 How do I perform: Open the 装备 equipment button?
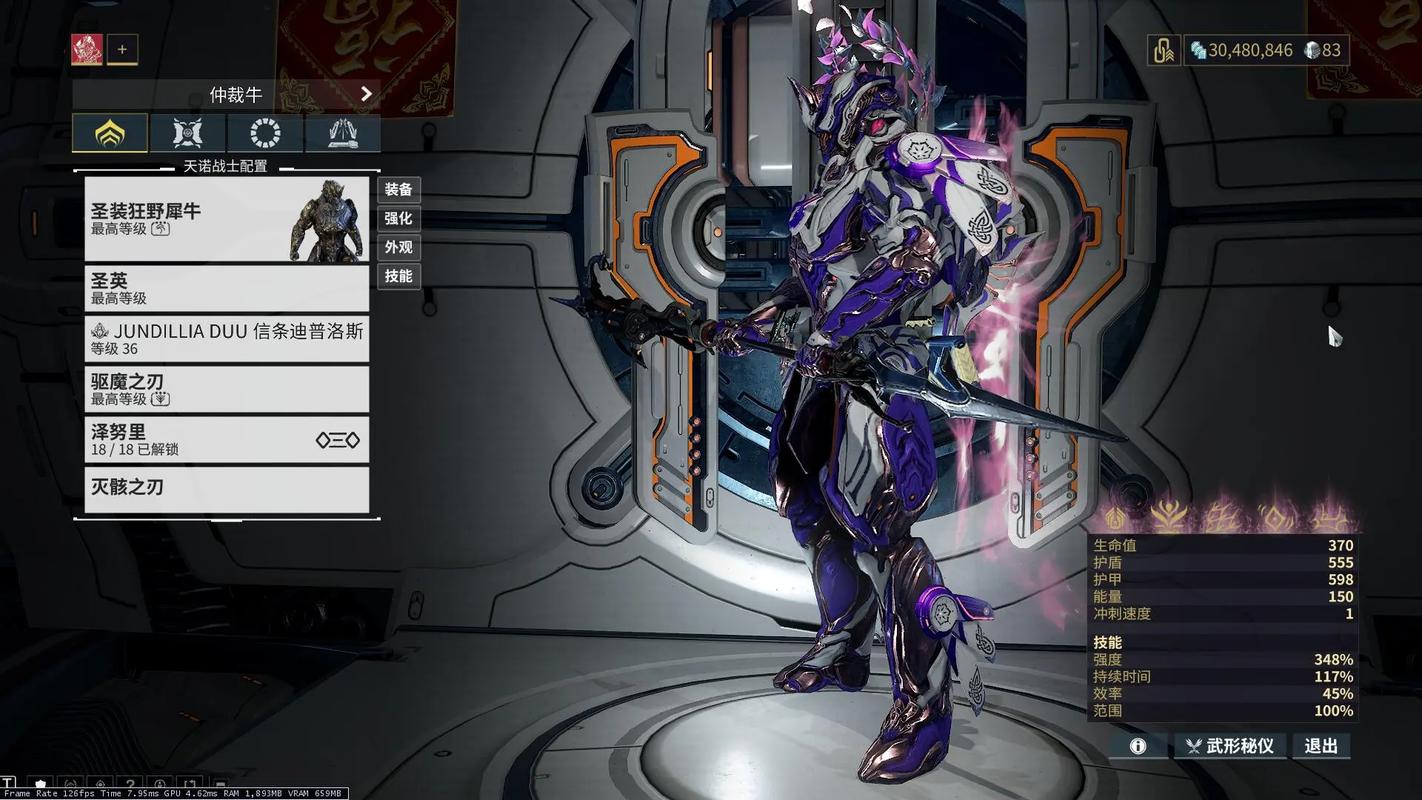click(x=398, y=189)
